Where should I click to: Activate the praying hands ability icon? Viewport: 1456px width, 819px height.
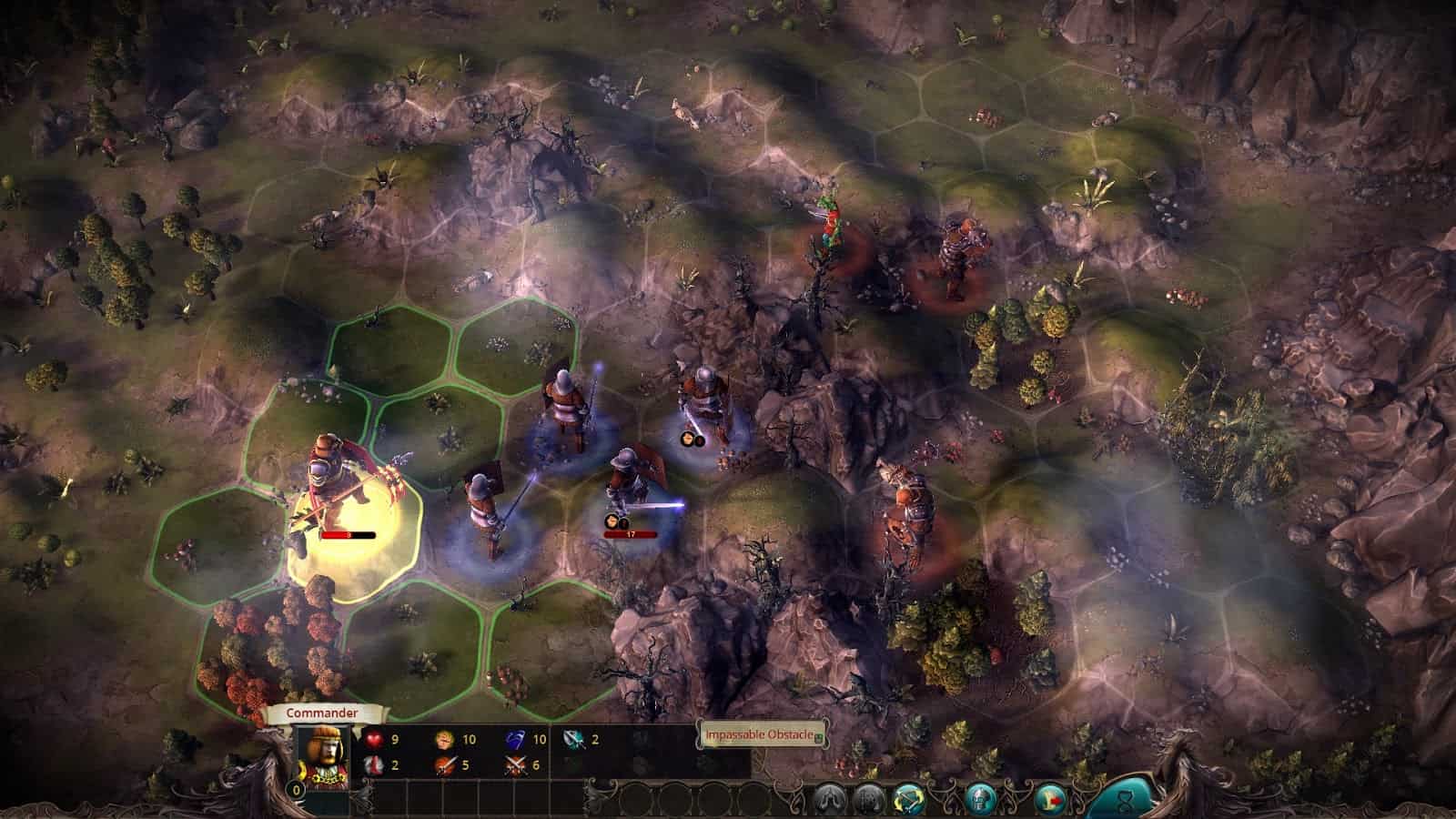click(x=828, y=798)
